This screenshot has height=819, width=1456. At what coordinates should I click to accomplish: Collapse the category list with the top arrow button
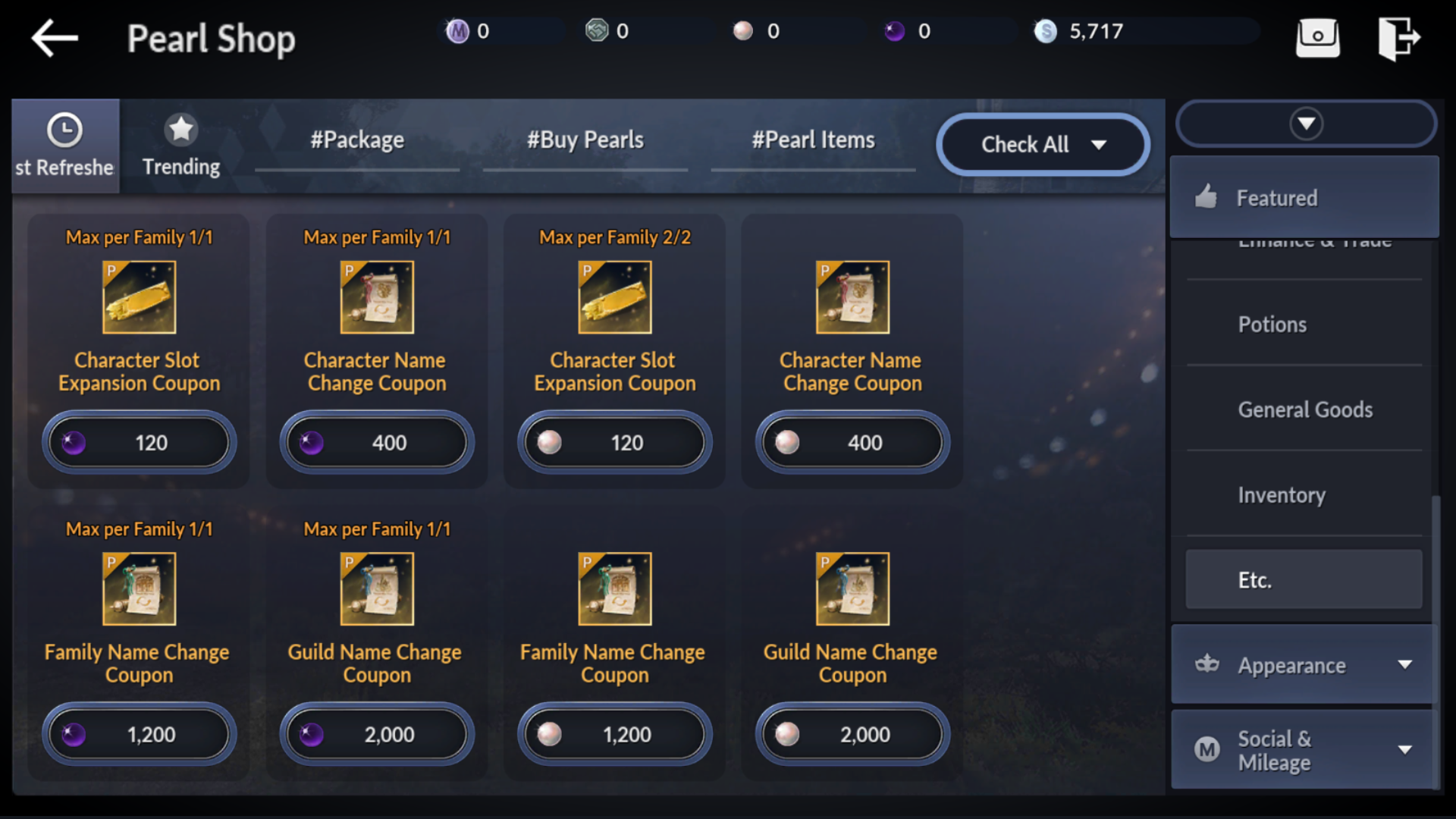pos(1306,124)
